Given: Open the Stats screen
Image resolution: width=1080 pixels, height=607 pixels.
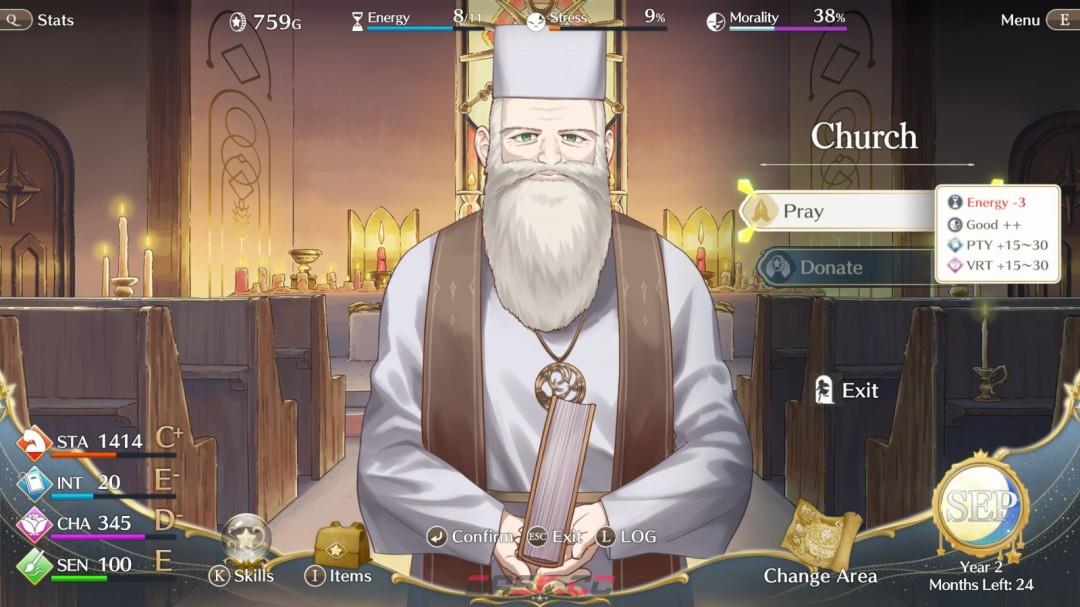Looking at the screenshot, I should coord(40,20).
